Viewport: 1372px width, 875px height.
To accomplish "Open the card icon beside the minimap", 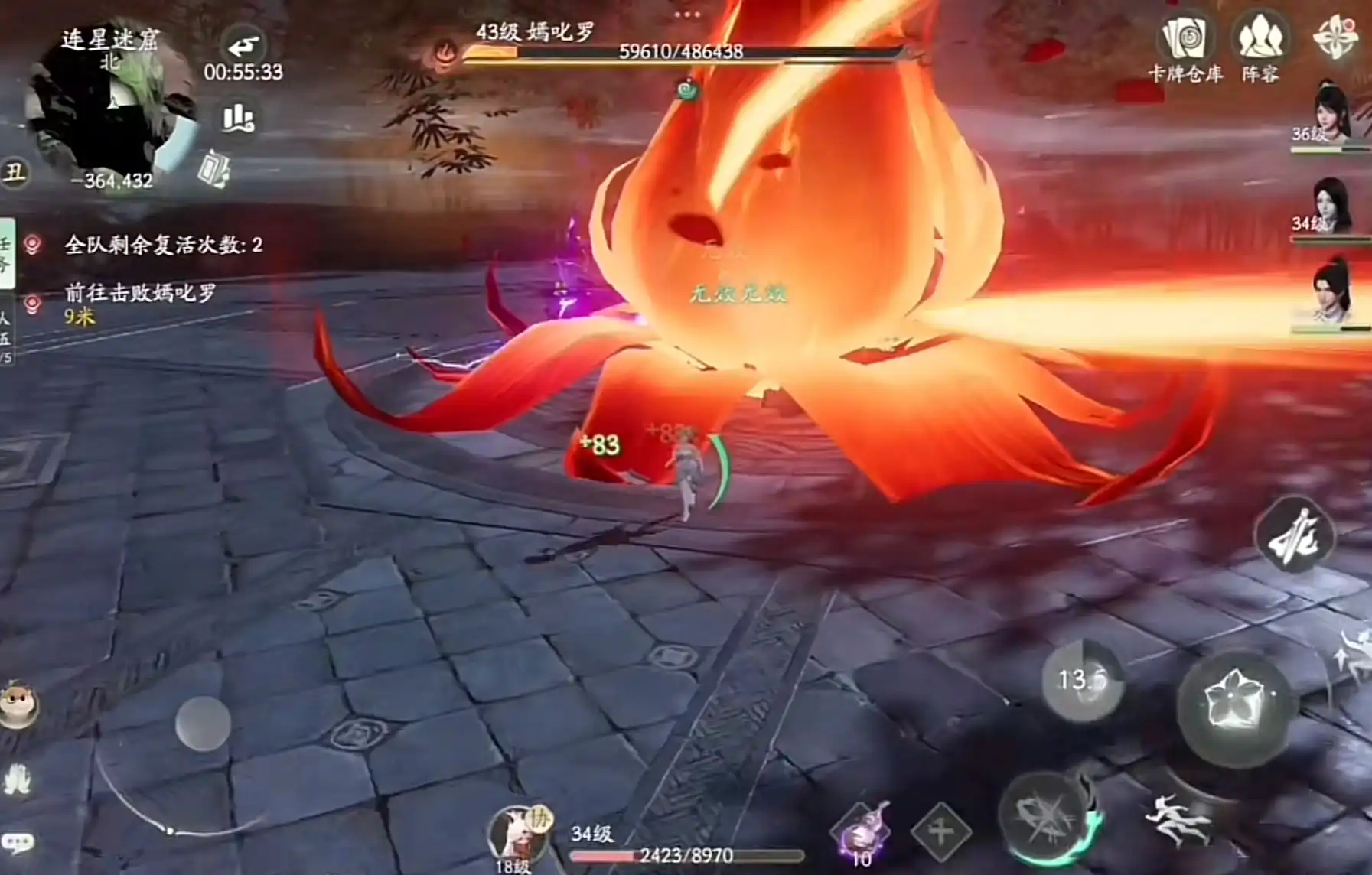I will tap(213, 169).
